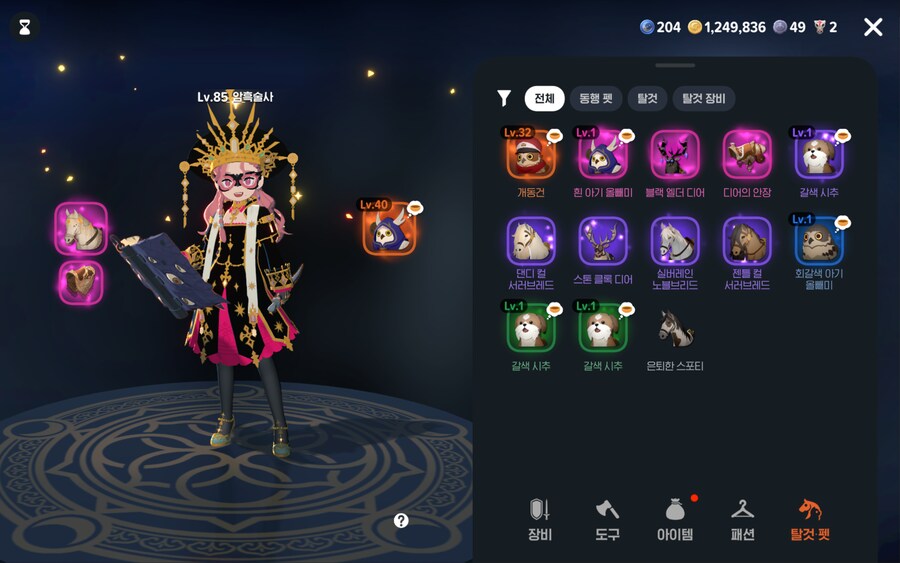
Task: Select the 은퇴한 스포티 horse
Action: [675, 328]
